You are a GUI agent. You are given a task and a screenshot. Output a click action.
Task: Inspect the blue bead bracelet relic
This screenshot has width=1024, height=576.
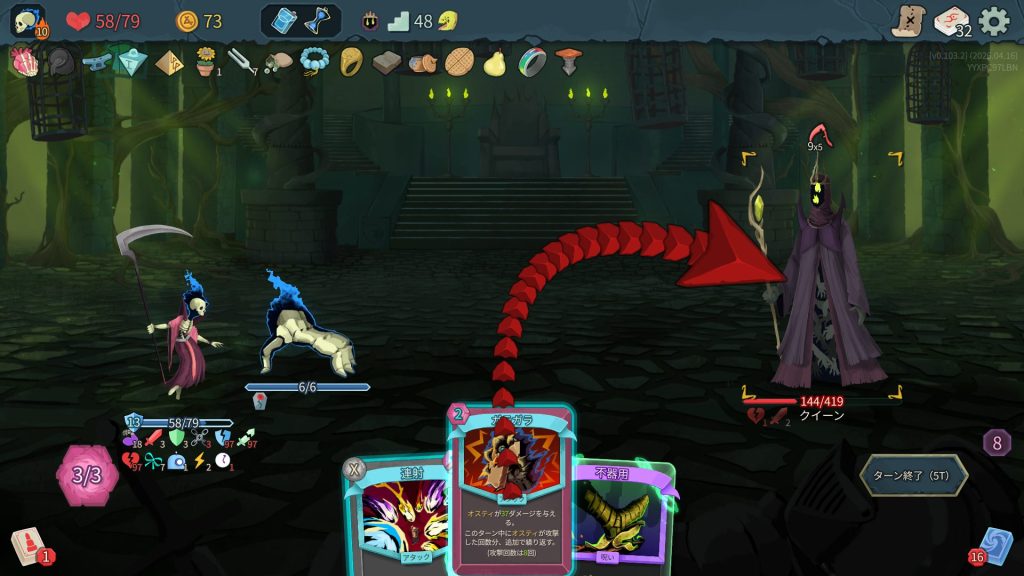point(314,62)
